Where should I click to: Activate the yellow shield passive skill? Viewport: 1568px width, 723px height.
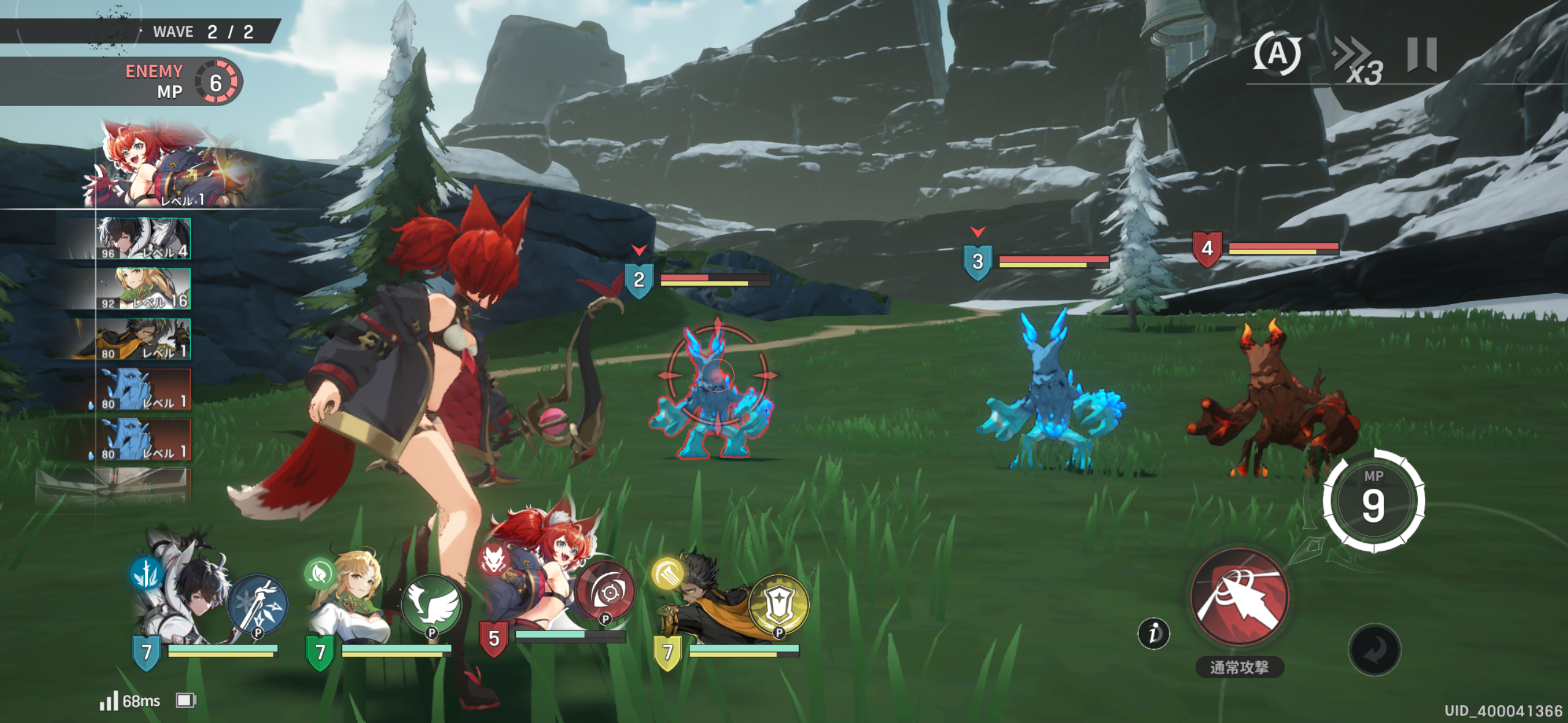click(x=779, y=605)
